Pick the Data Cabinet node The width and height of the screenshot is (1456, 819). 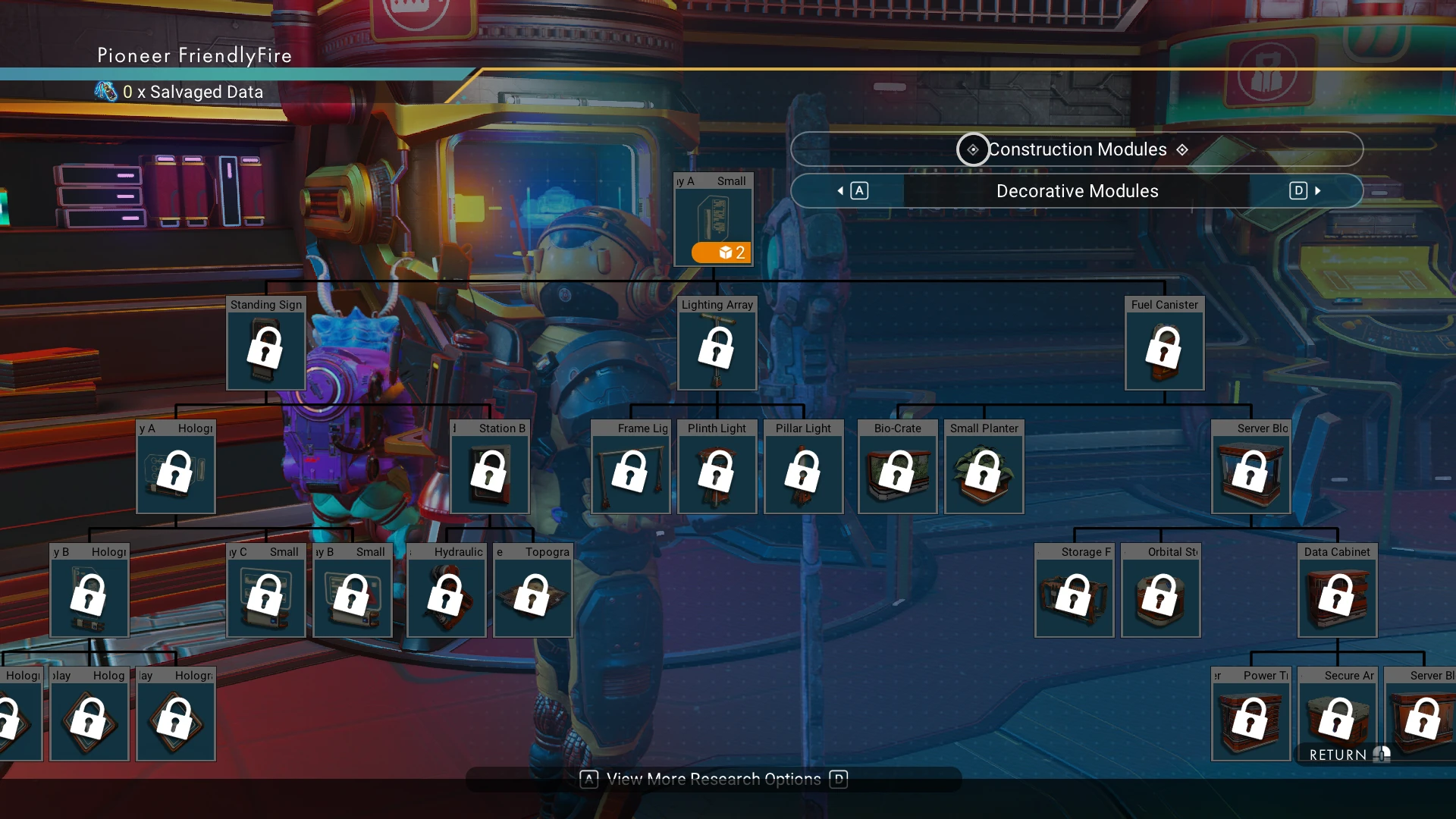pos(1337,591)
